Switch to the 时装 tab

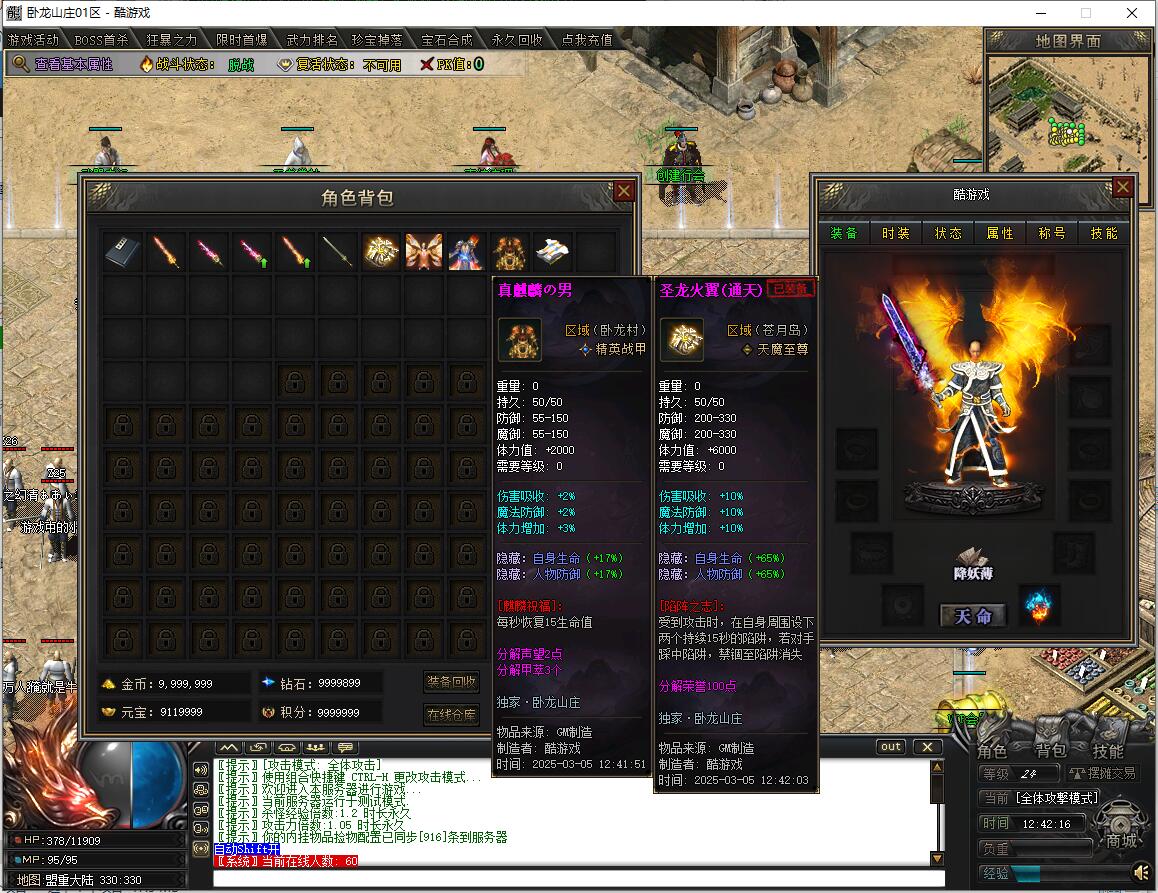click(x=896, y=233)
